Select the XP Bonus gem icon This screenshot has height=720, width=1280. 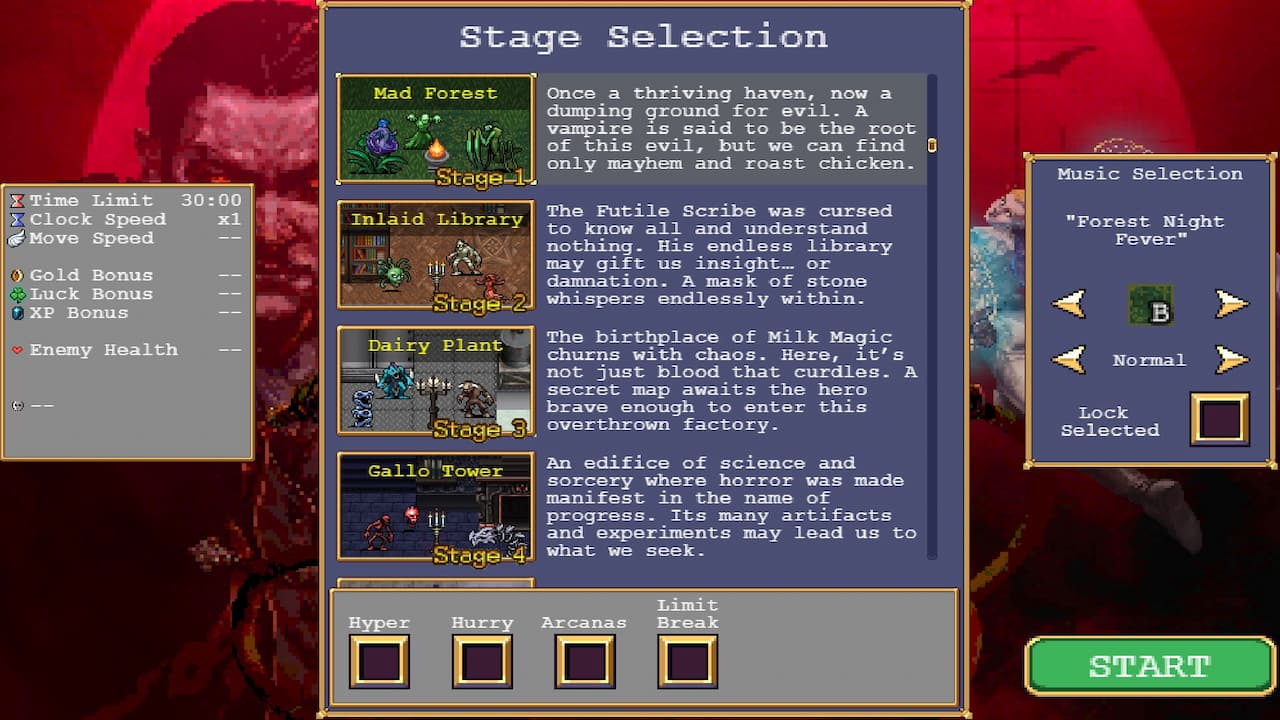point(16,313)
